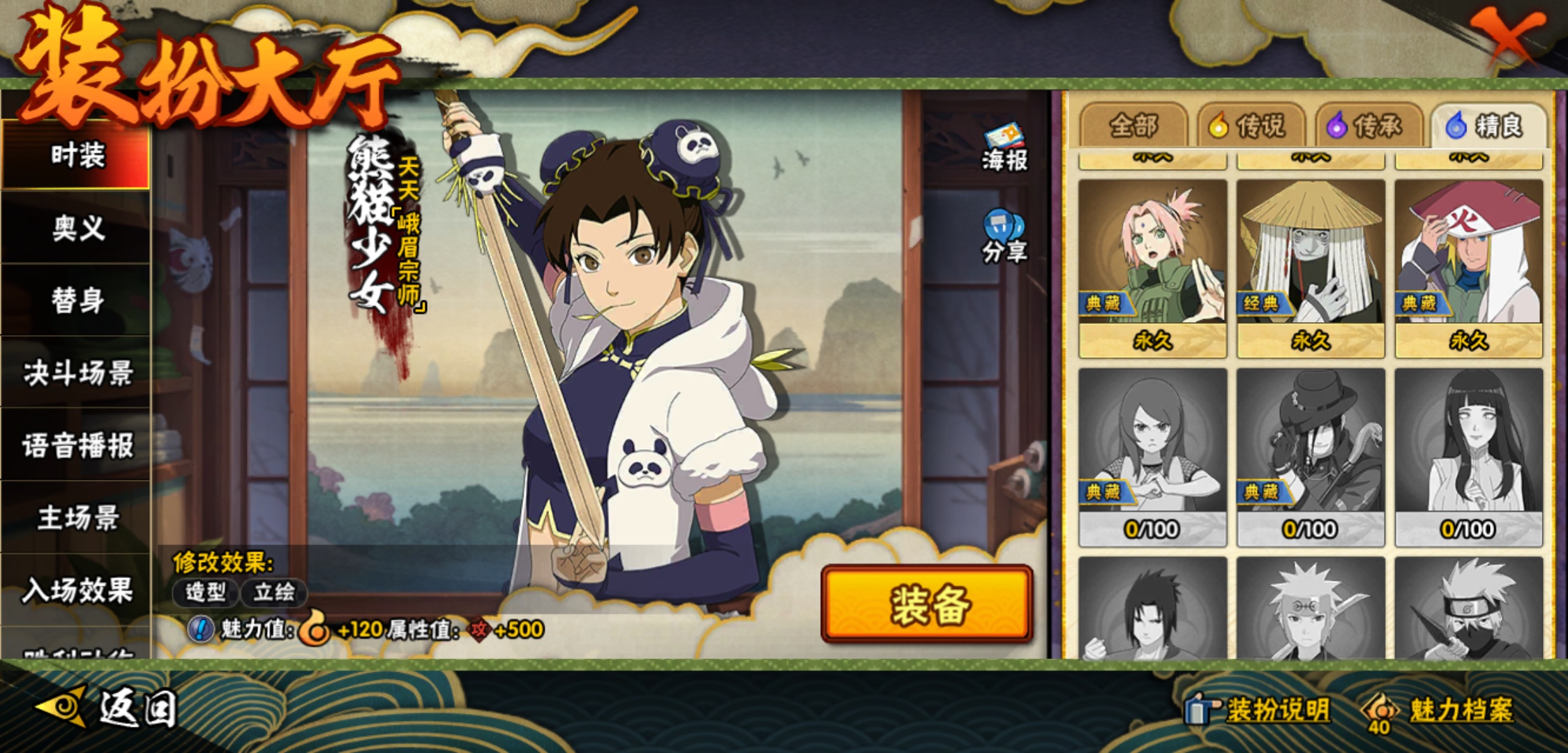
Task: Choose the 入场效果 entrance effect entry
Action: point(77,591)
